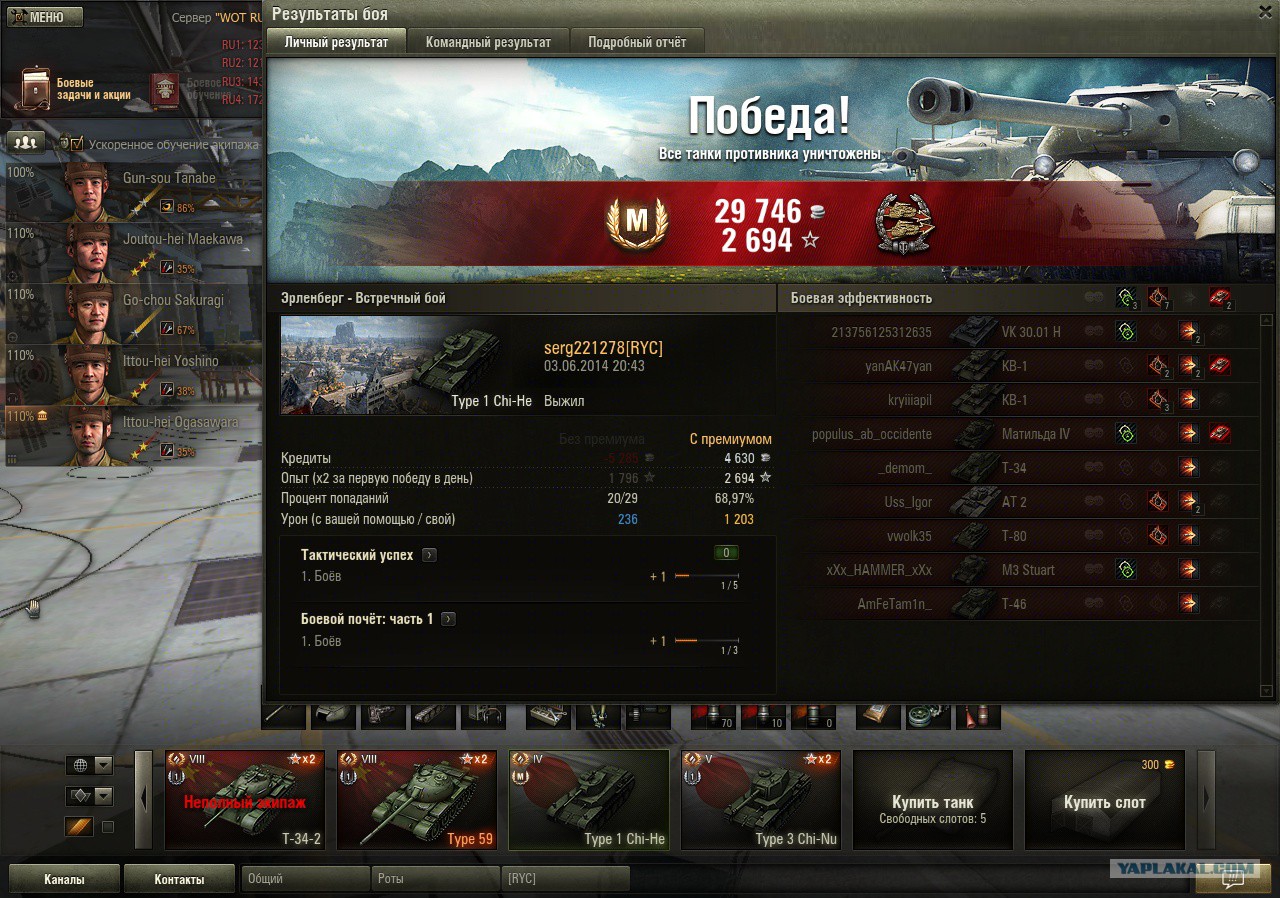This screenshot has height=898, width=1280.
Task: Toggle the Ускоренное обучение экипажа checkbox
Action: click(77, 144)
